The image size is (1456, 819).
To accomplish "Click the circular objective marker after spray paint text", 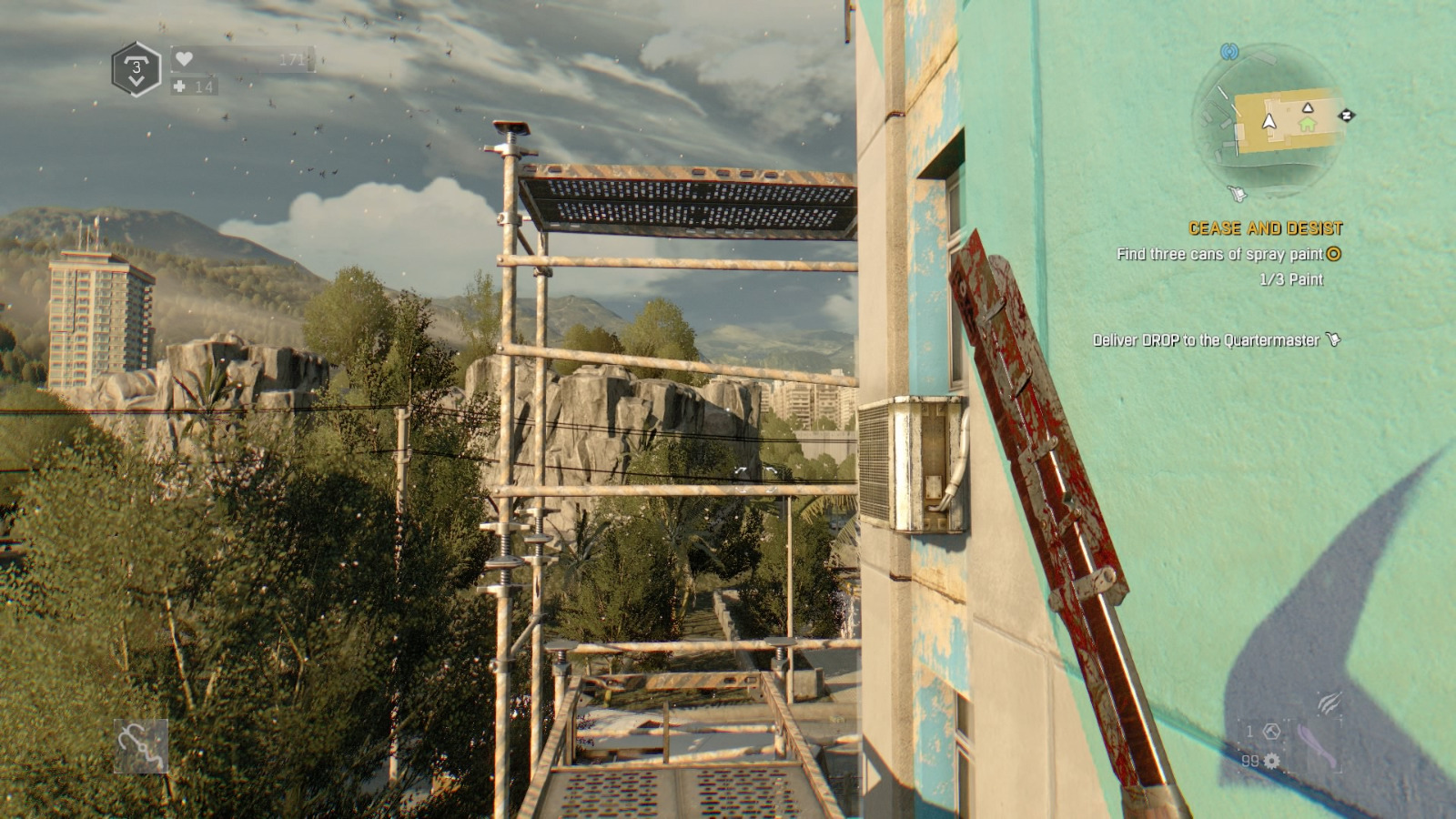I will (x=1333, y=257).
